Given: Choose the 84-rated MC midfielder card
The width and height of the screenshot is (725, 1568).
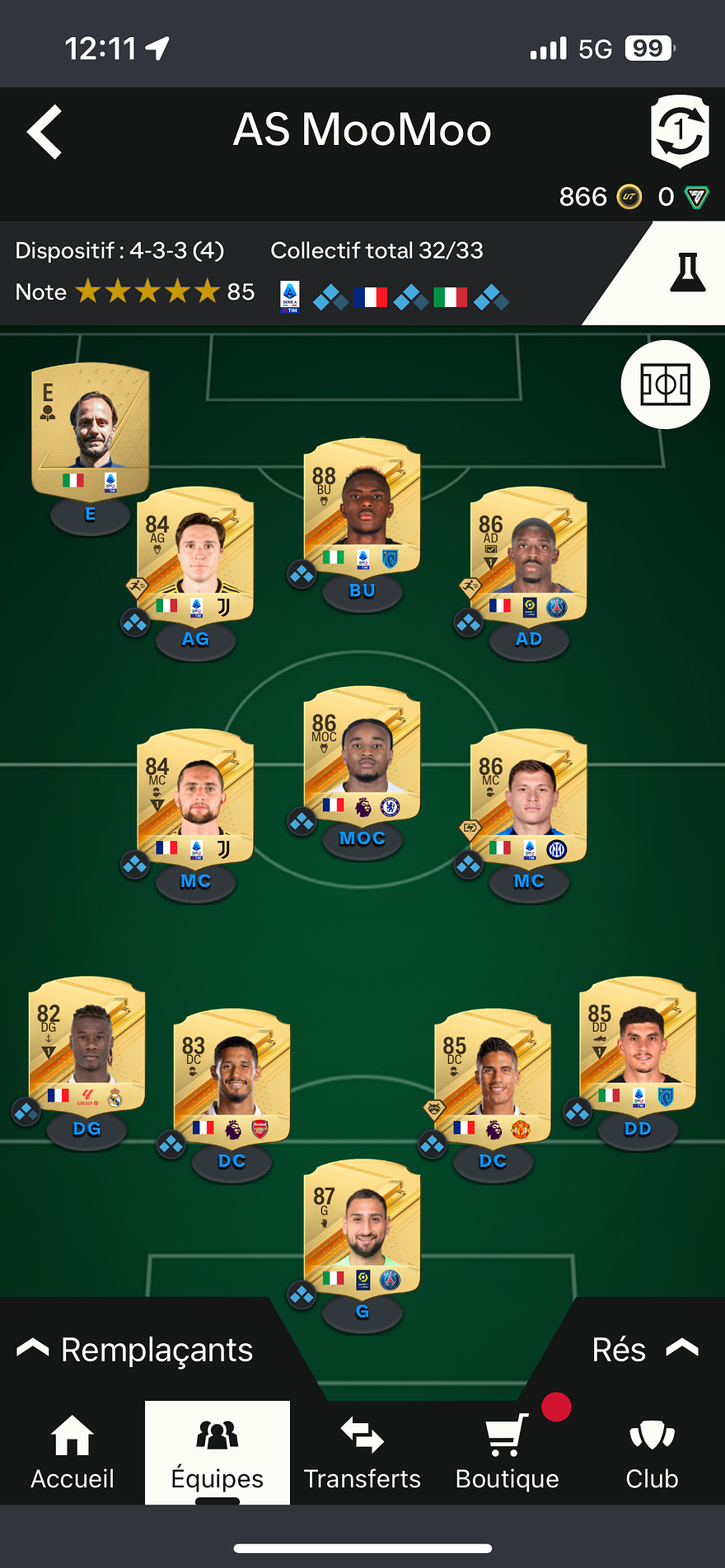Looking at the screenshot, I should [195, 798].
